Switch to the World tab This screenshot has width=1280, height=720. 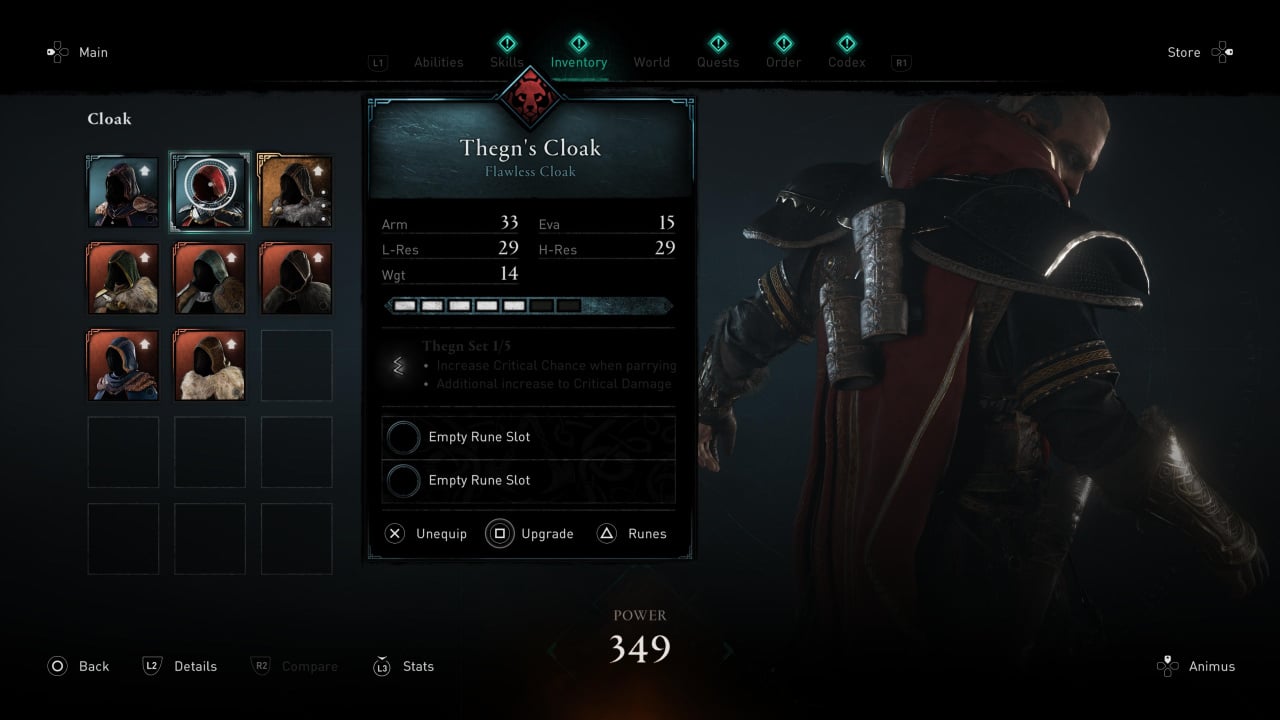(x=652, y=62)
